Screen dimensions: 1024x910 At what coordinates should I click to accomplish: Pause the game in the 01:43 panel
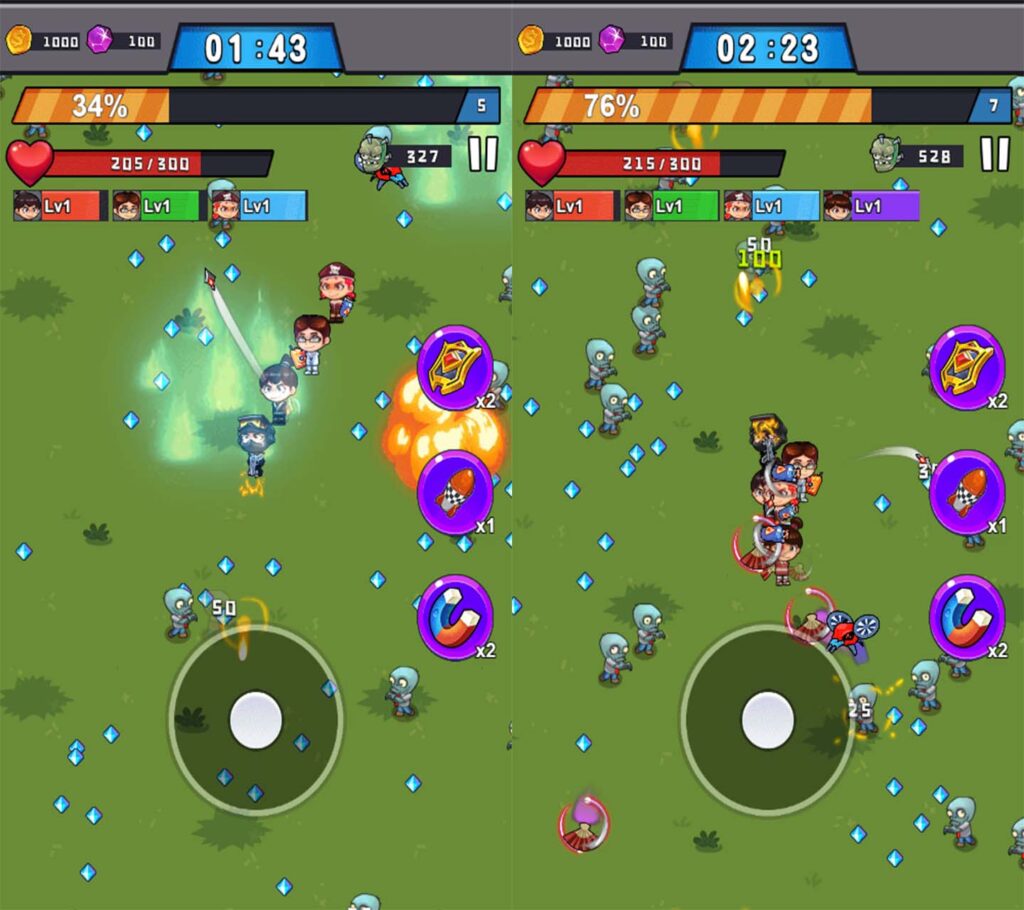483,154
